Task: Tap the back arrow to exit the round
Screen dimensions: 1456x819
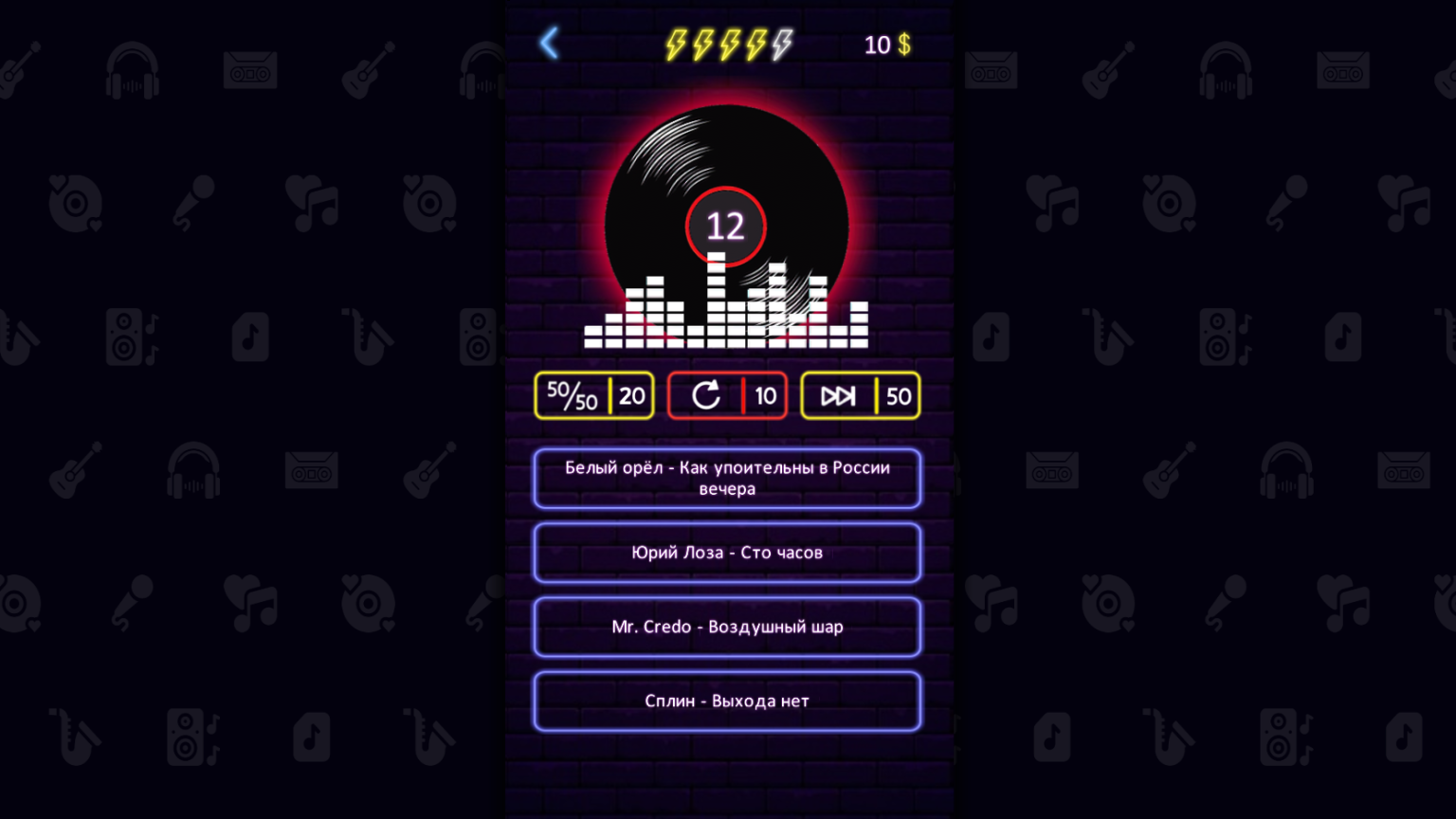Action: click(548, 43)
